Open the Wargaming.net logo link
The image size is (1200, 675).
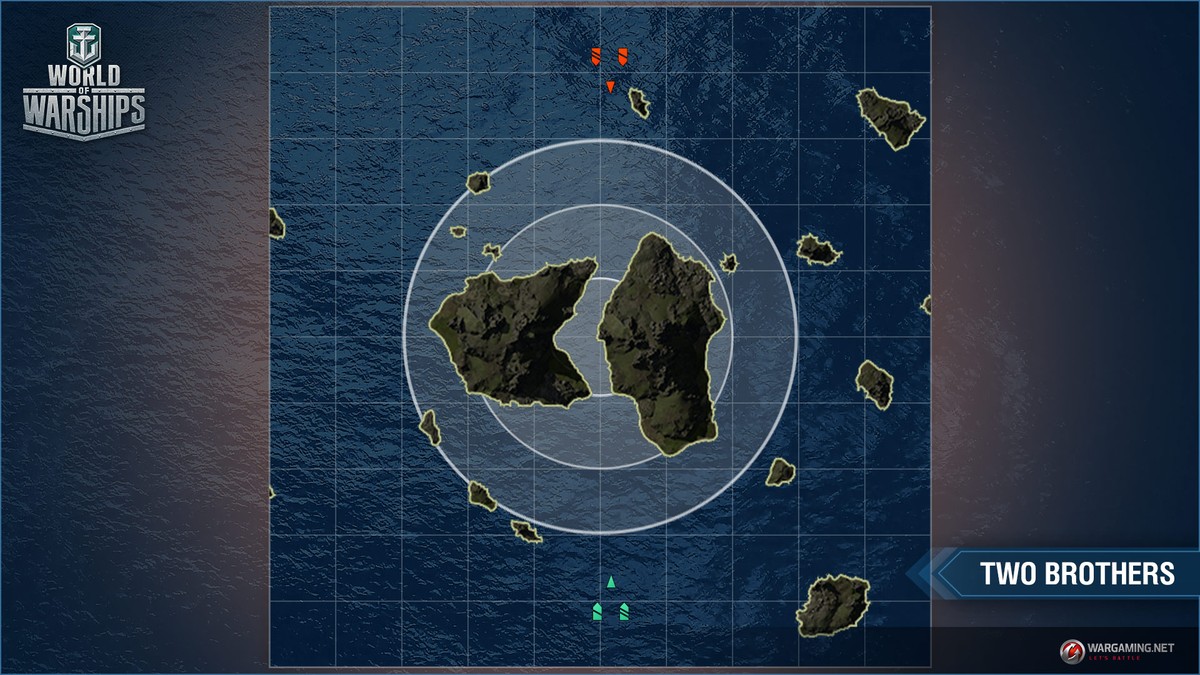[x=1116, y=651]
